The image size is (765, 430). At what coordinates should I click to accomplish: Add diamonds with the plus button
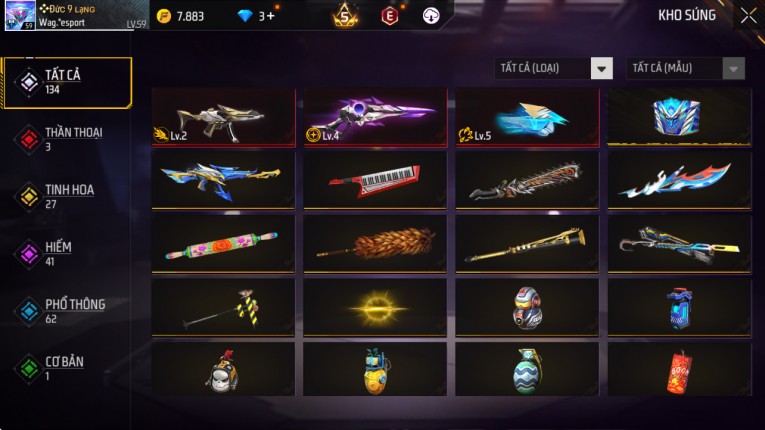[x=270, y=16]
